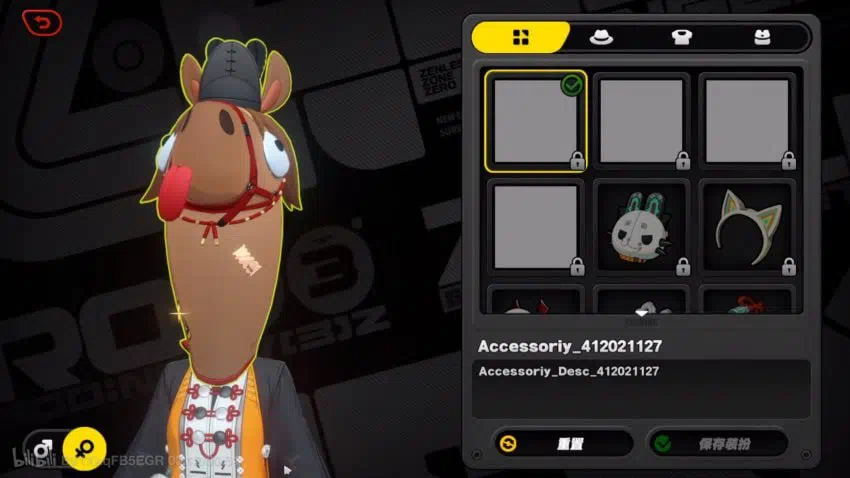Go back using the red return arrow
Screen dimensions: 850x478
tap(41, 22)
